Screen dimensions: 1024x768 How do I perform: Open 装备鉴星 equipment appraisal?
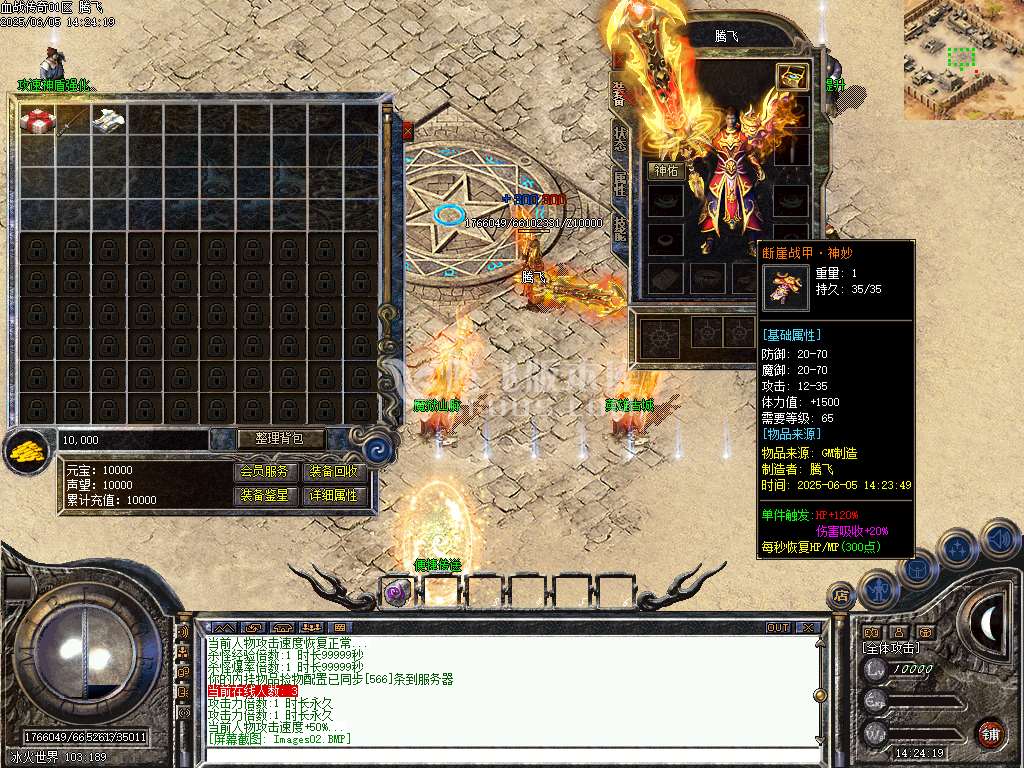pos(266,495)
